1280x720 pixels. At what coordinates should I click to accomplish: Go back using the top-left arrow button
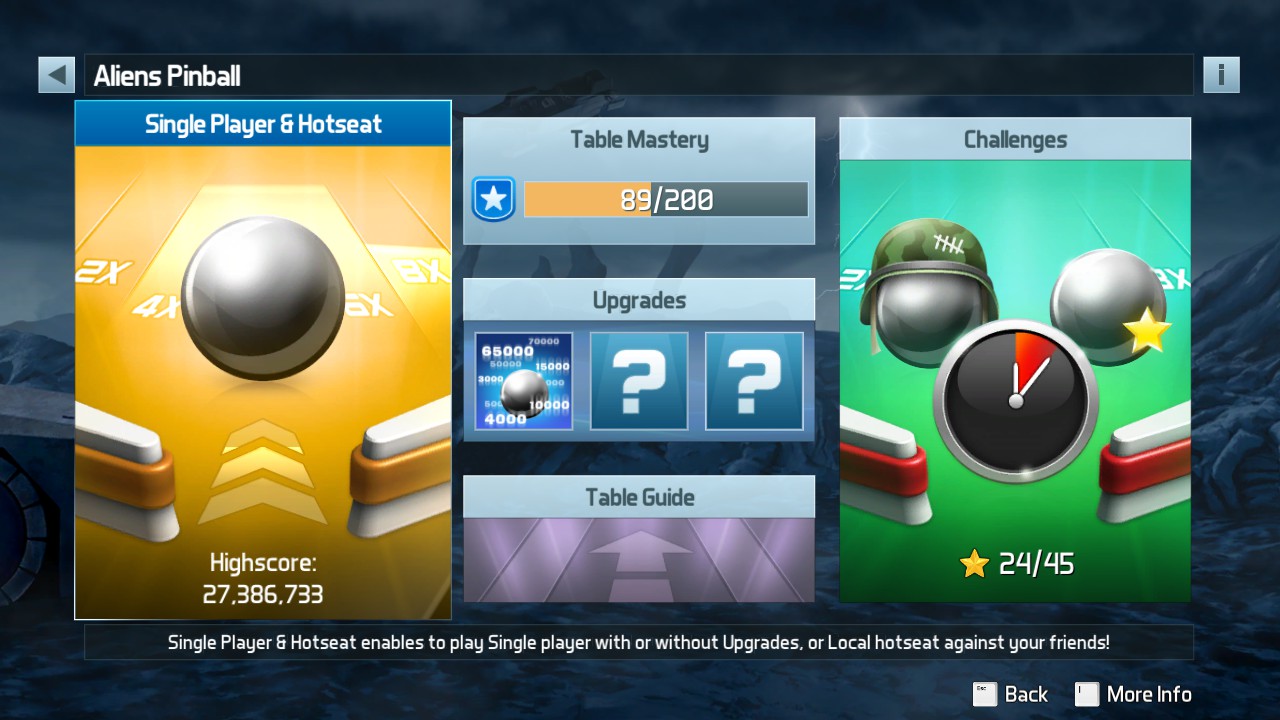click(x=57, y=75)
